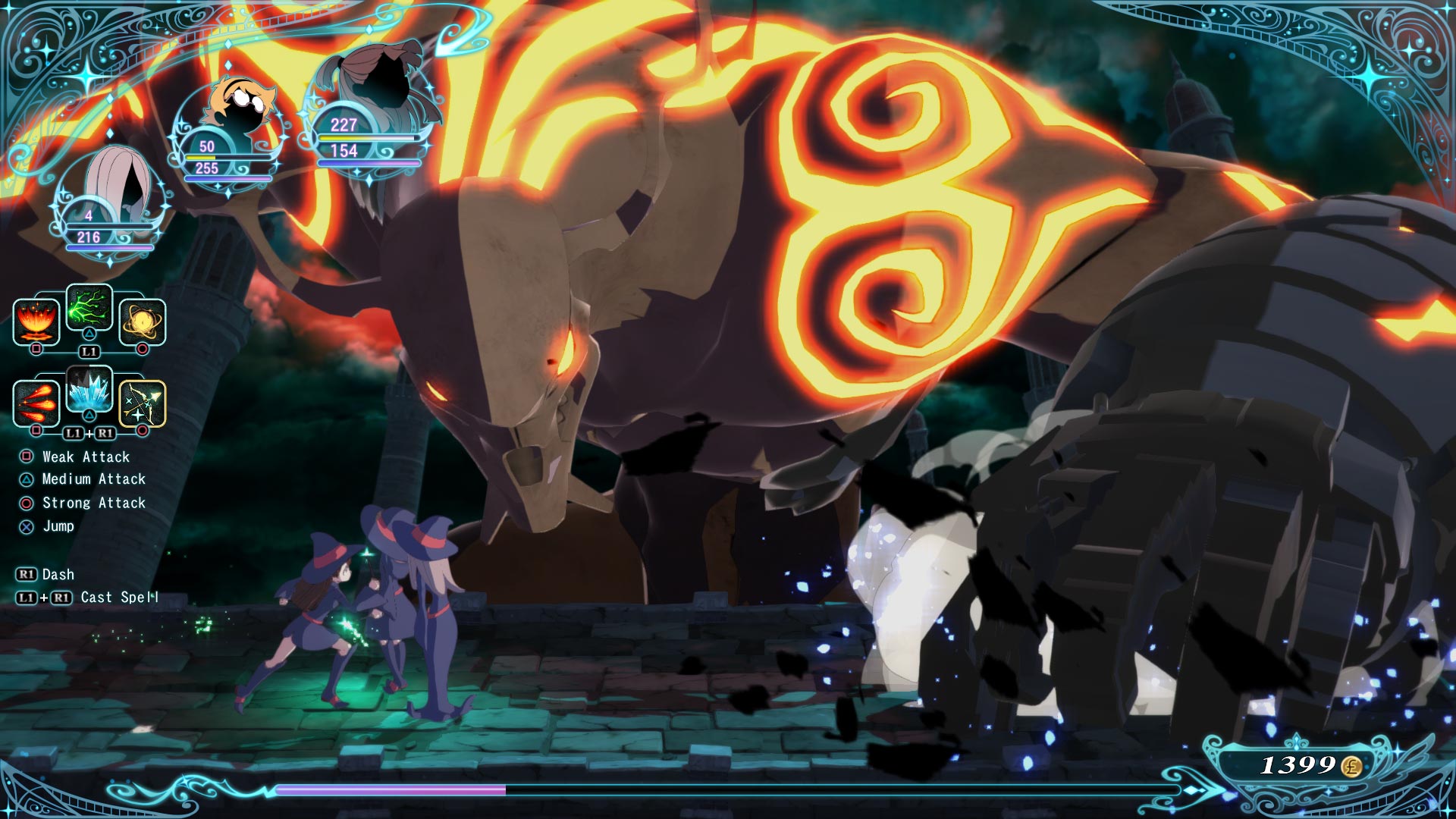Viewport: 1456px width, 819px height.
Task: Click the X button icon next to Jump
Action: (25, 526)
